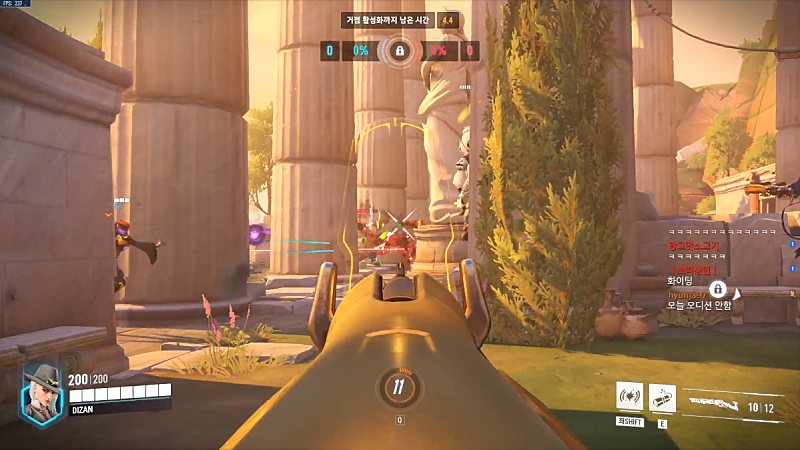
Task: Trigger the ultimate charge meter showing 11
Action: (398, 386)
